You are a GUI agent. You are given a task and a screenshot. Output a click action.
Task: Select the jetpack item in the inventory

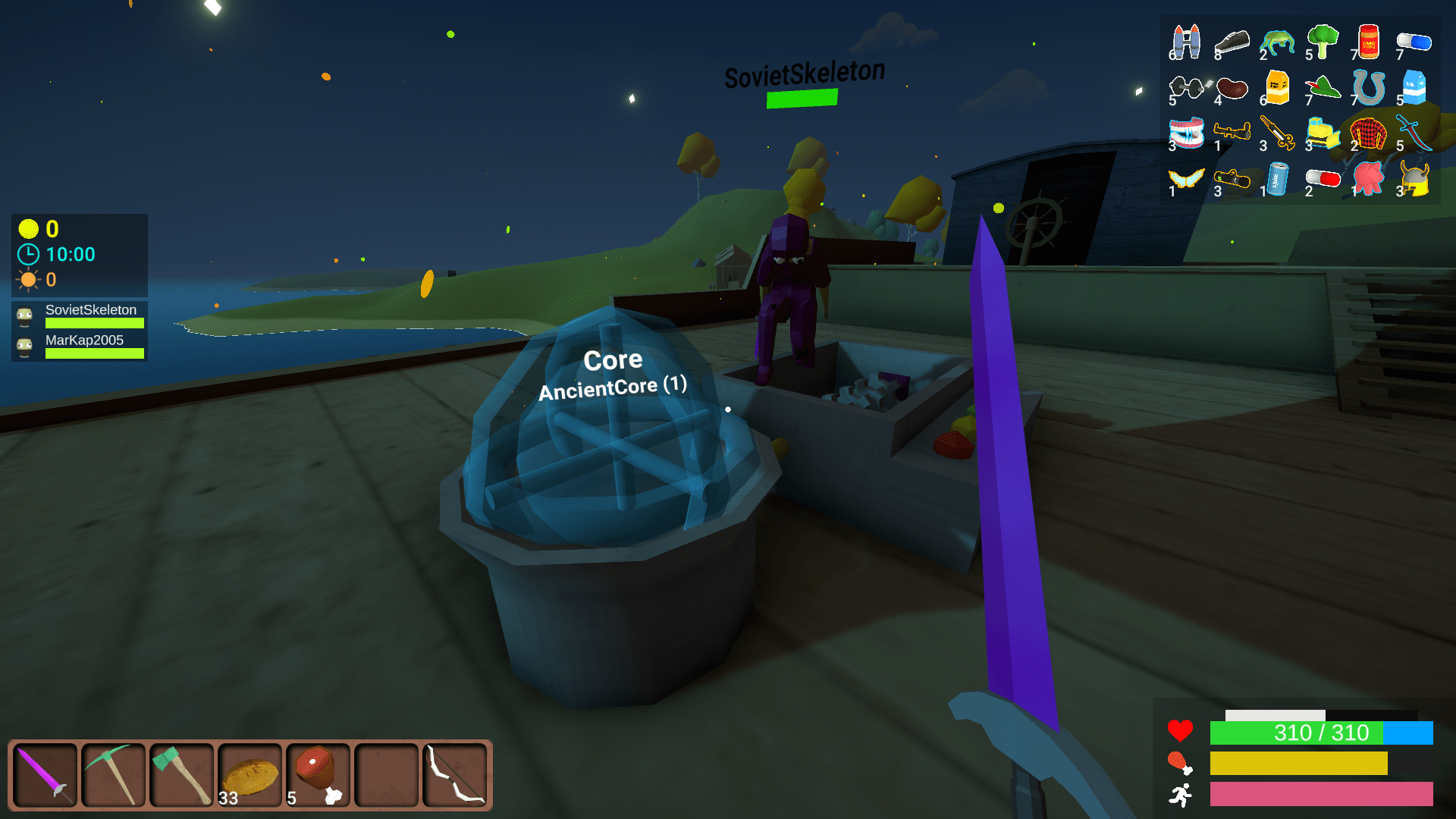[1187, 42]
